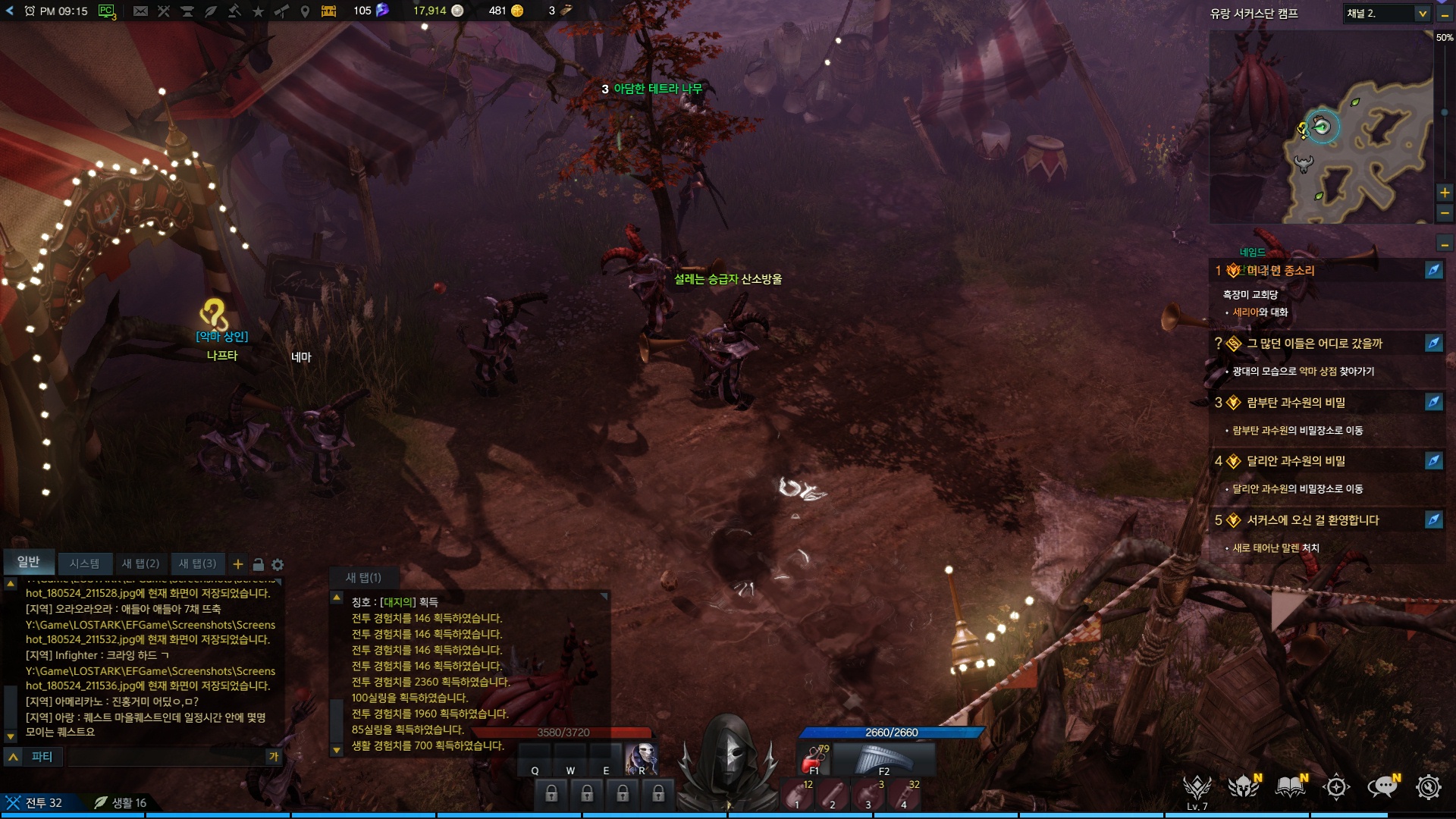Open the 채널 2 channel dropdown
1456x819 pixels.
point(1387,14)
